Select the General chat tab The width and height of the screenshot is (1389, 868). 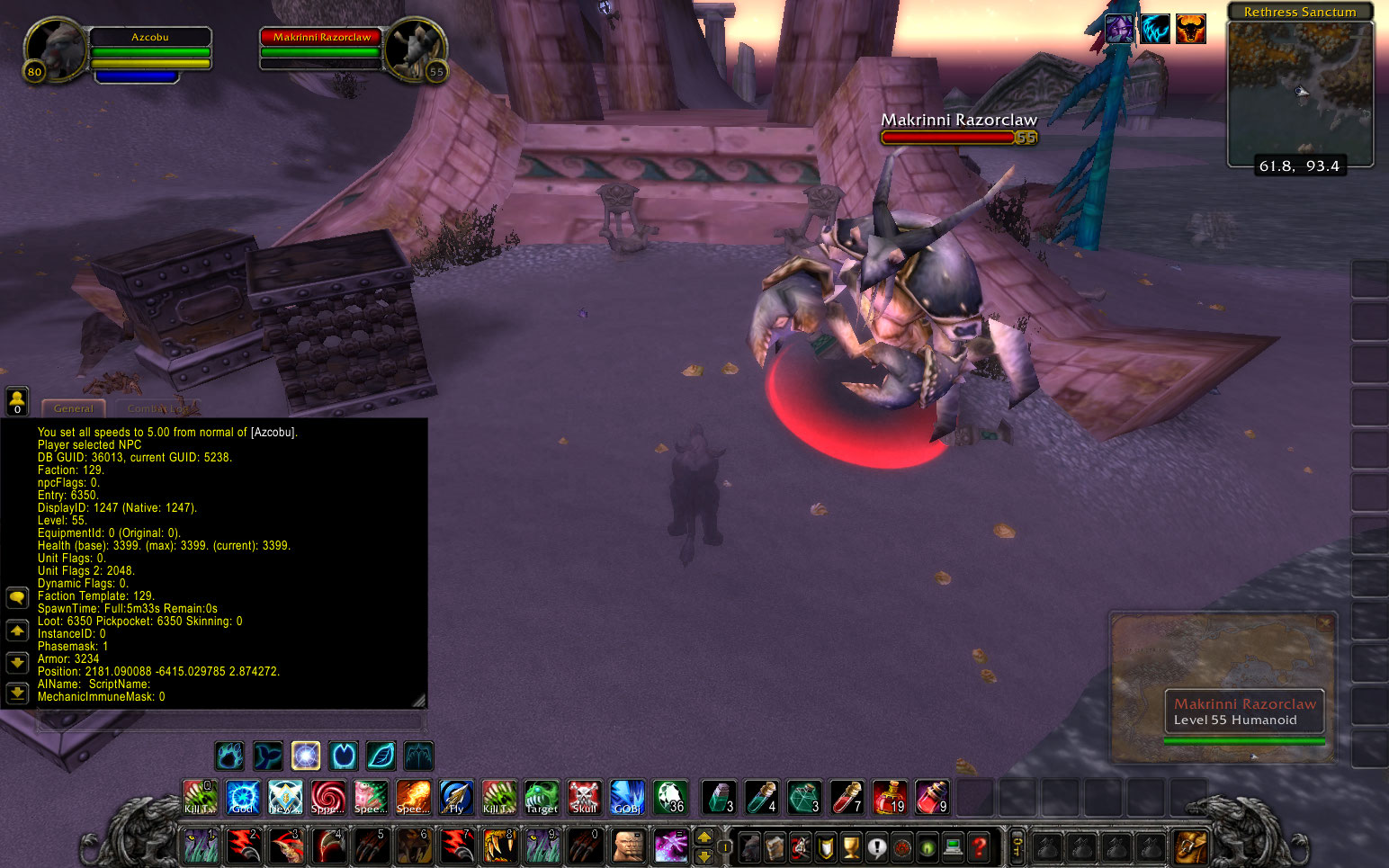(73, 408)
